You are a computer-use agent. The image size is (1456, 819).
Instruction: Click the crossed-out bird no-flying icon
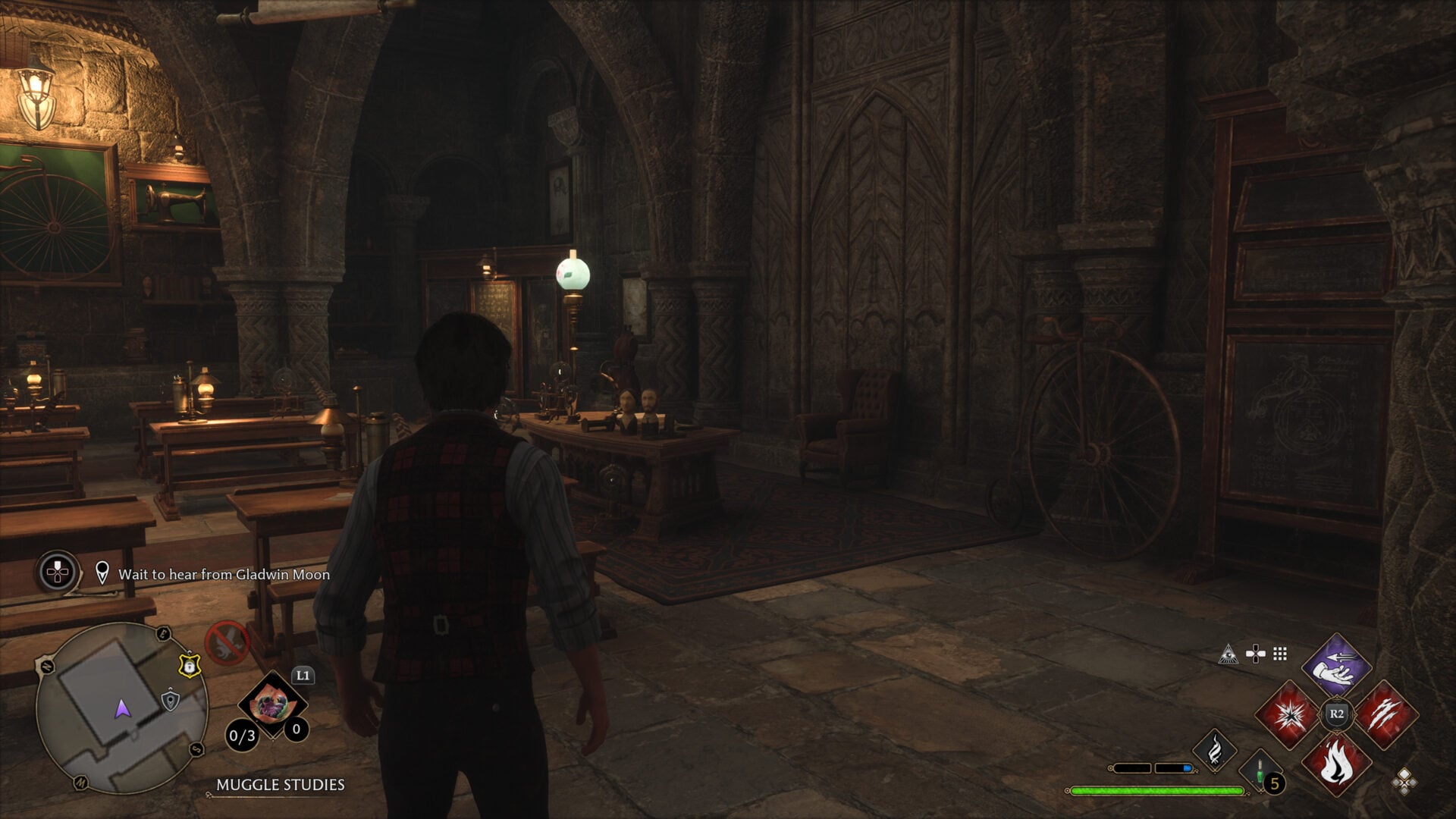click(227, 642)
